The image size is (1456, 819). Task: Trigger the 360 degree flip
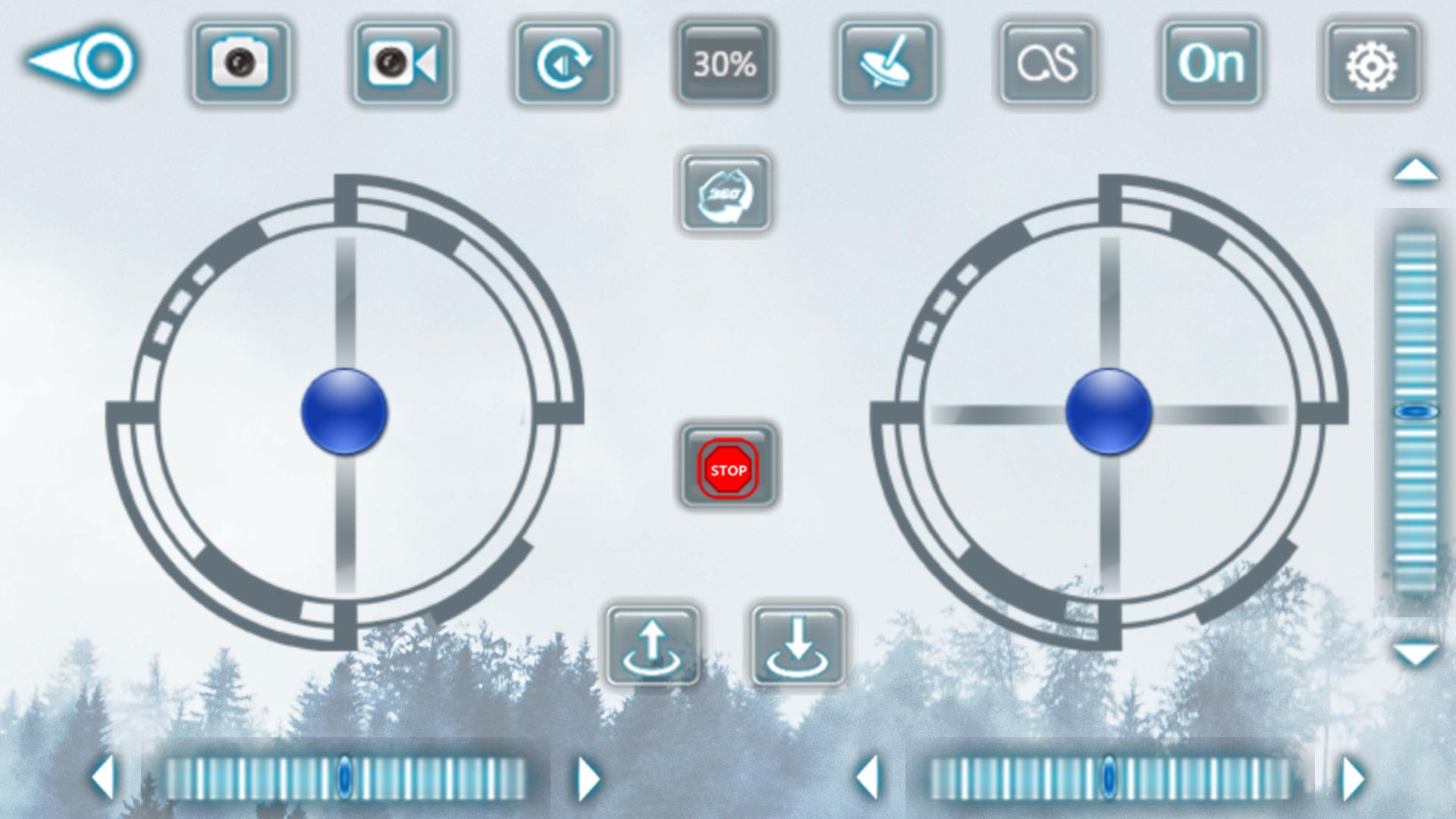point(726,193)
